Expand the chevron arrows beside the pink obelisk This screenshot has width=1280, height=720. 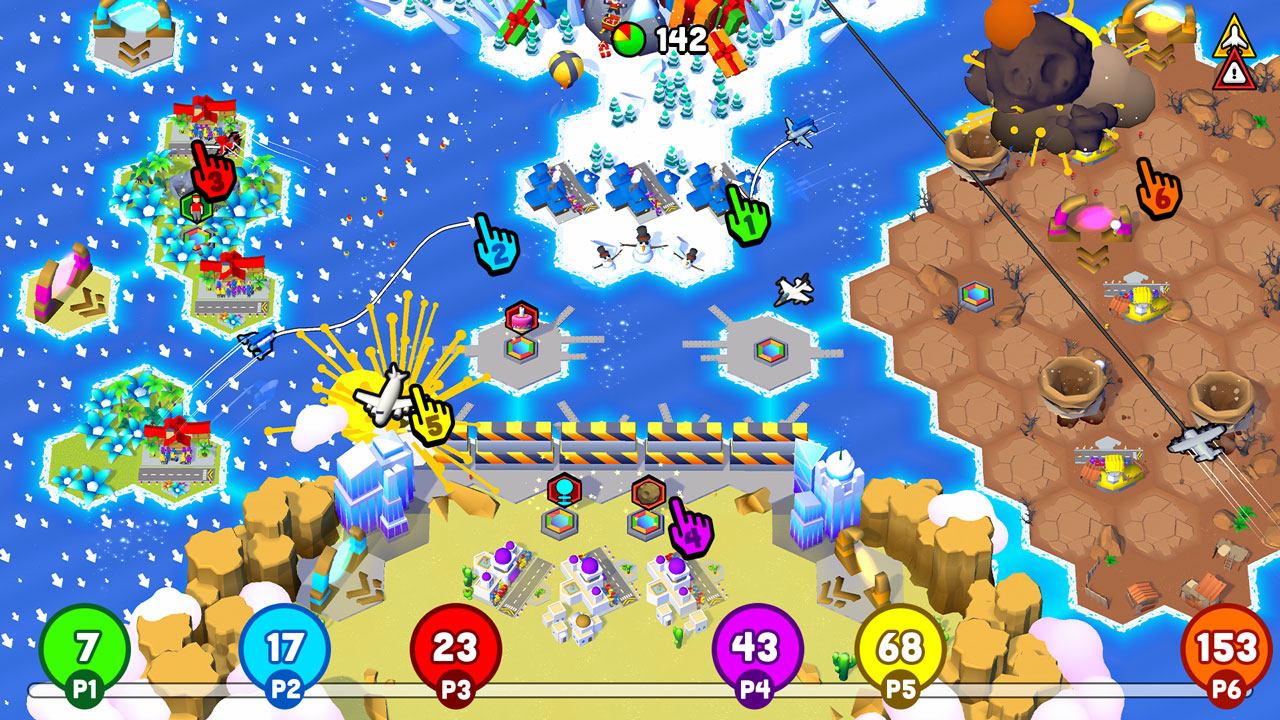point(87,300)
